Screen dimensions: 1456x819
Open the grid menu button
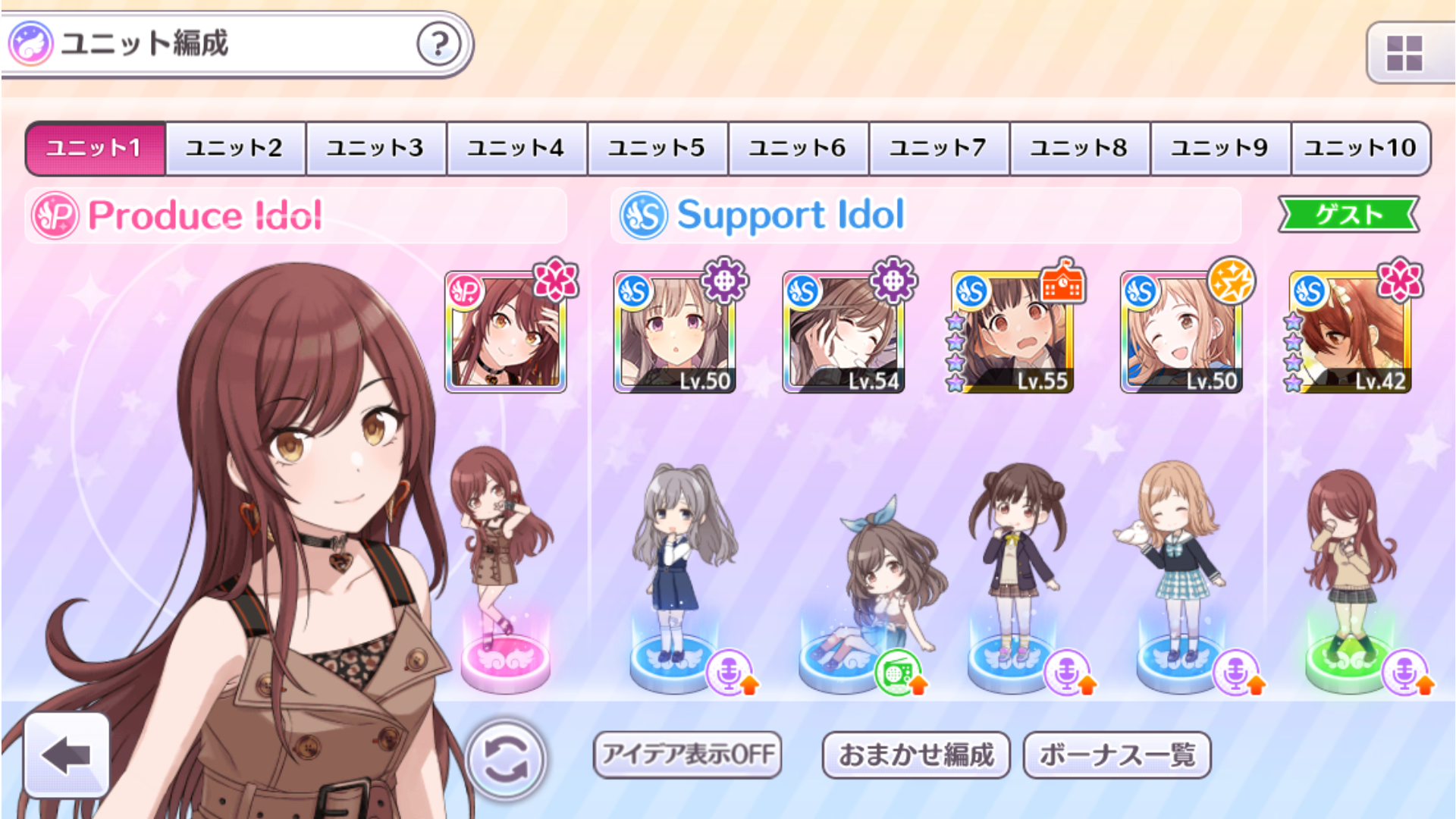click(x=1404, y=53)
